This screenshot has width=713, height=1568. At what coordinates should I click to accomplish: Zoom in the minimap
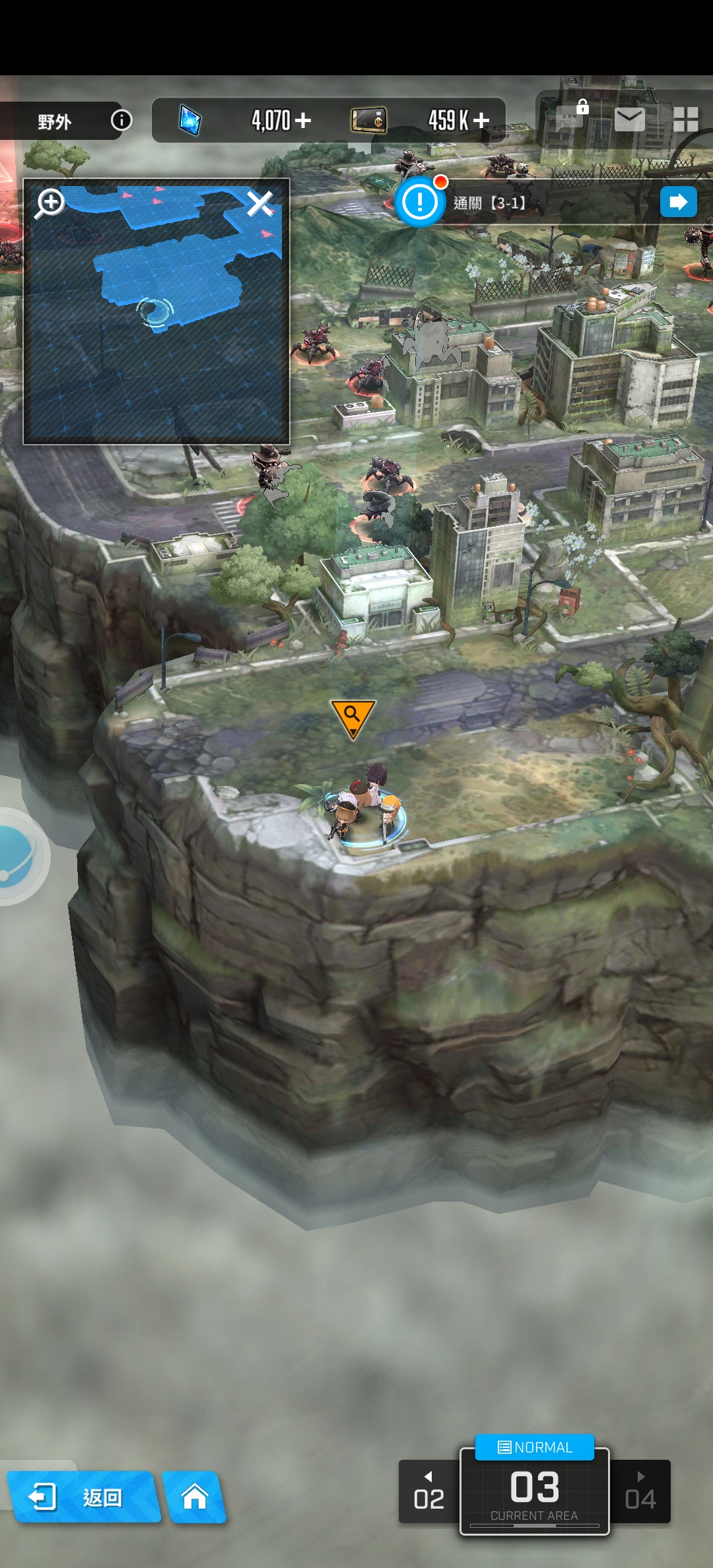pos(50,203)
